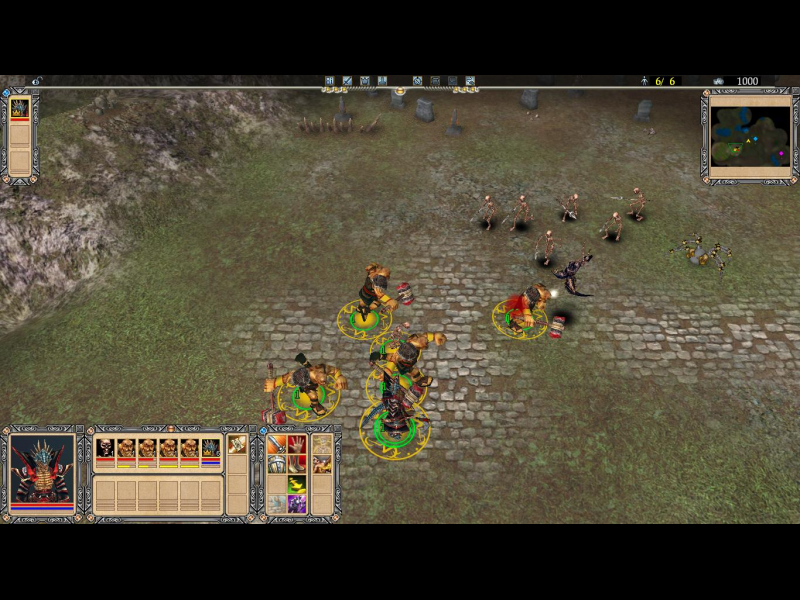
Task: Click the scroll icon beside the unit slots
Action: tap(237, 444)
